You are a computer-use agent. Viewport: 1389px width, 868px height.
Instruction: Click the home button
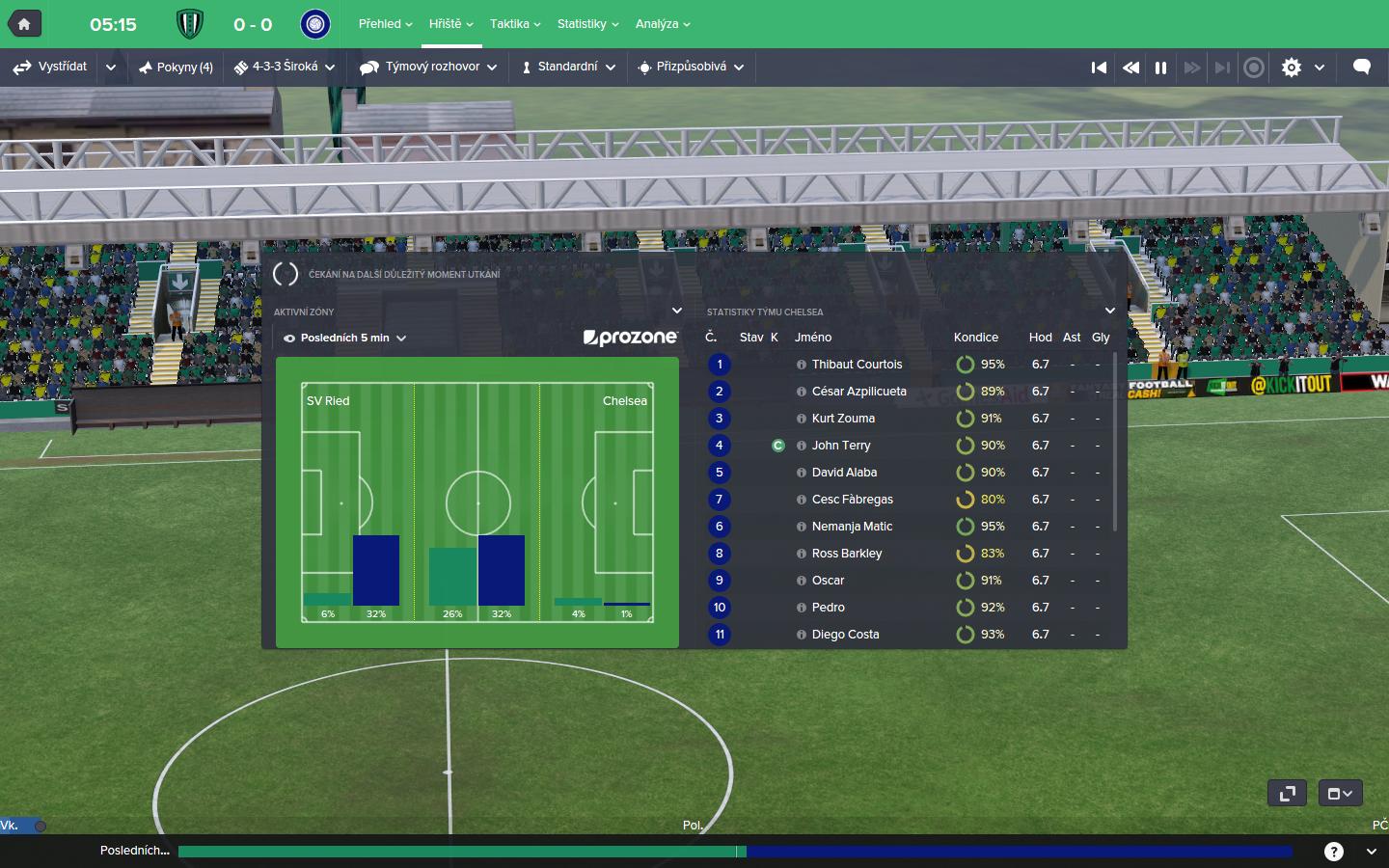tap(24, 24)
